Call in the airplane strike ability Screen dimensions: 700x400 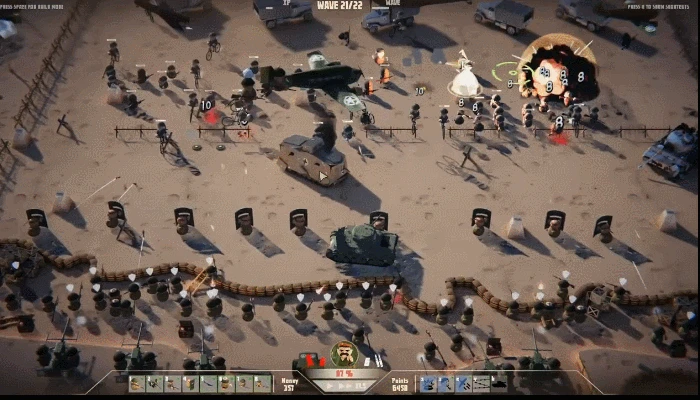464,383
